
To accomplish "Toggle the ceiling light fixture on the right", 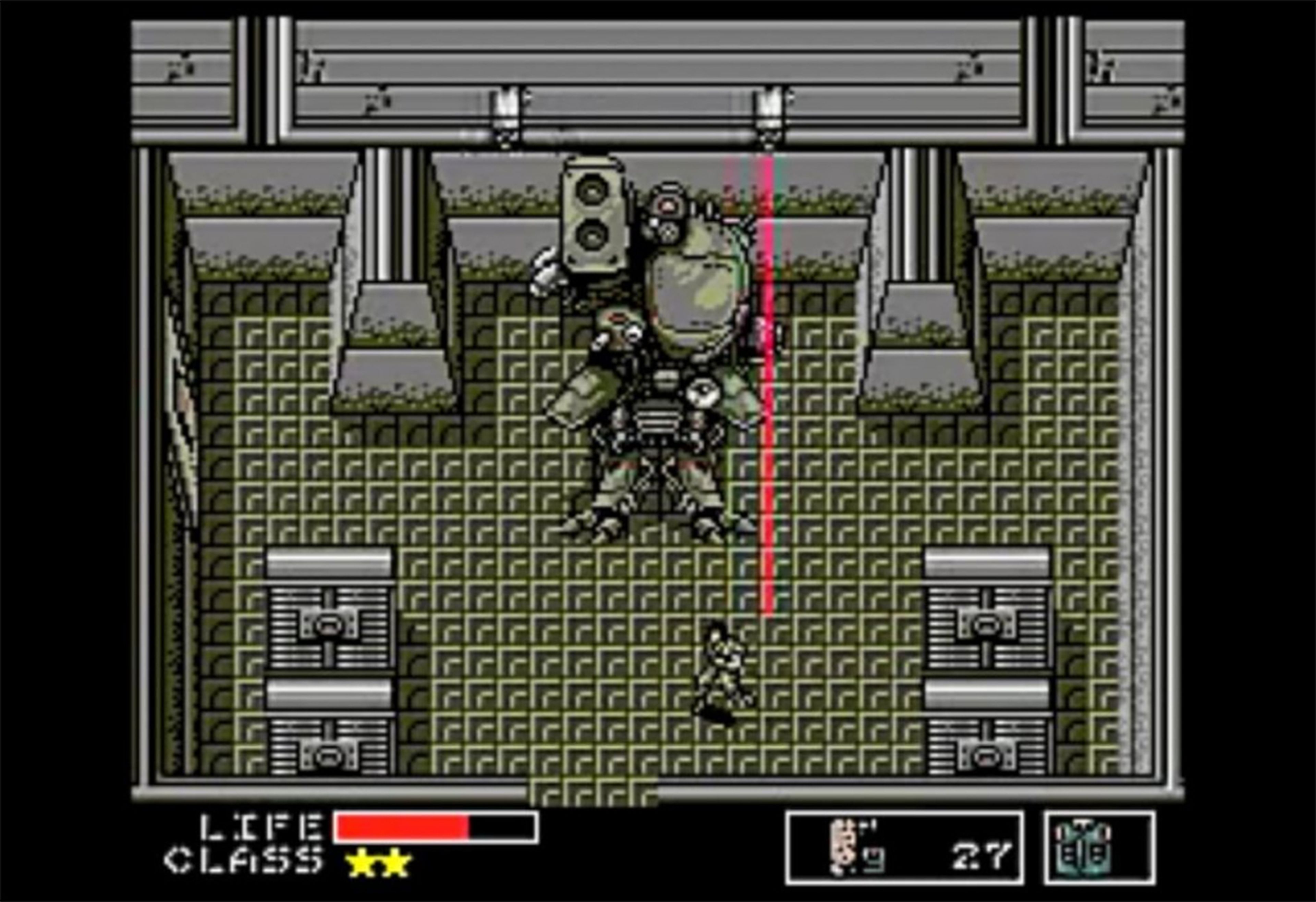I will pos(769,110).
